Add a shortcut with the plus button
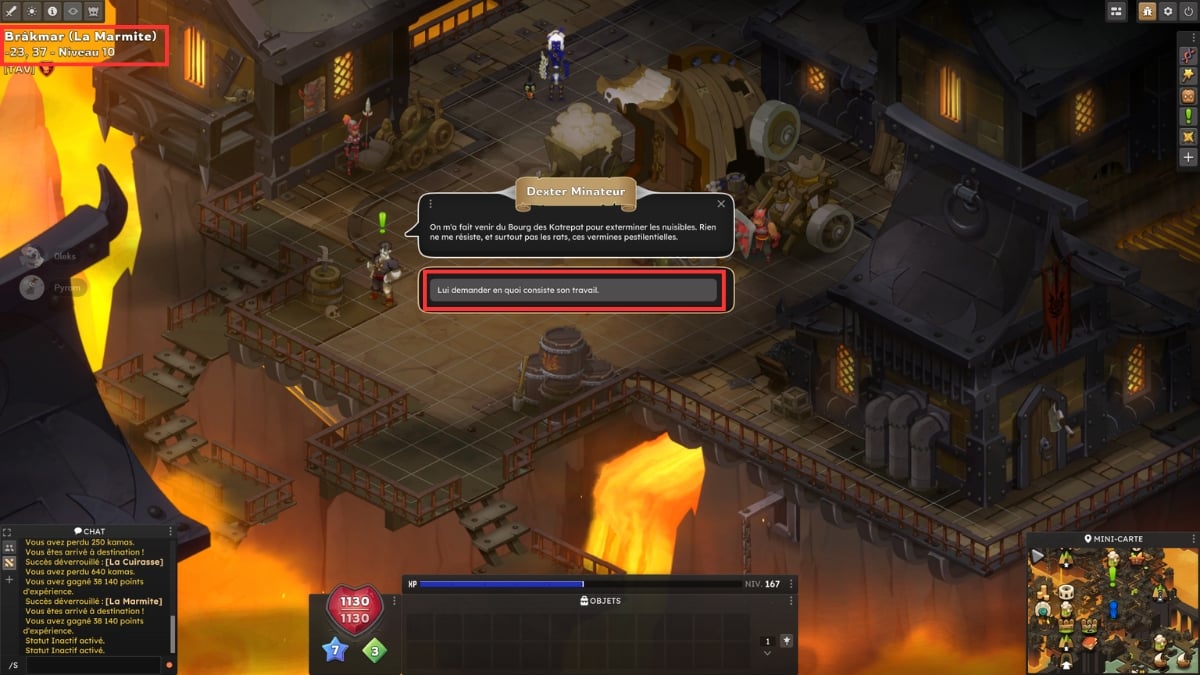The image size is (1200, 675). coord(1188,157)
